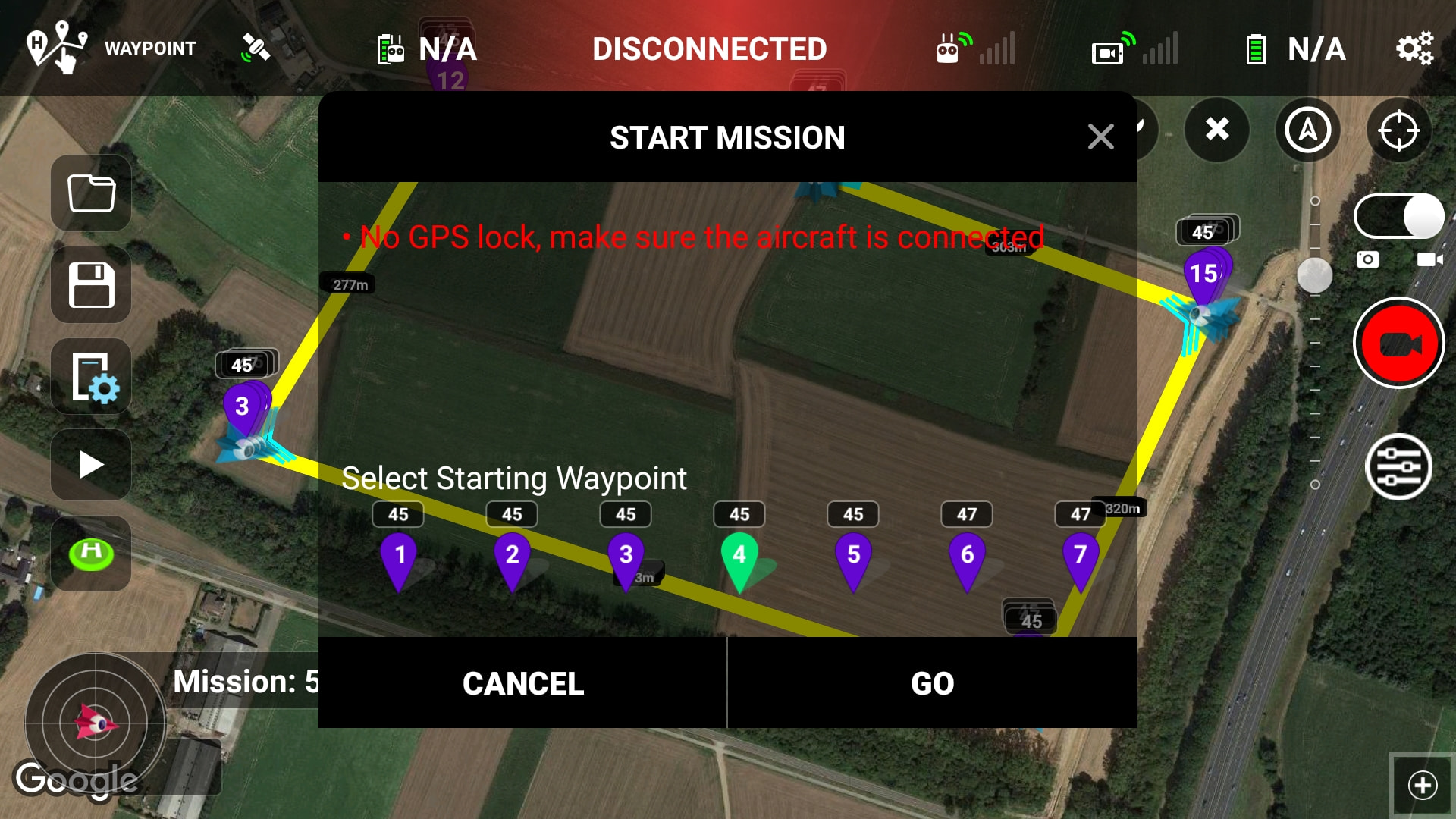Viewport: 1456px width, 819px height.
Task: Open the gear settings menu
Action: [1414, 49]
